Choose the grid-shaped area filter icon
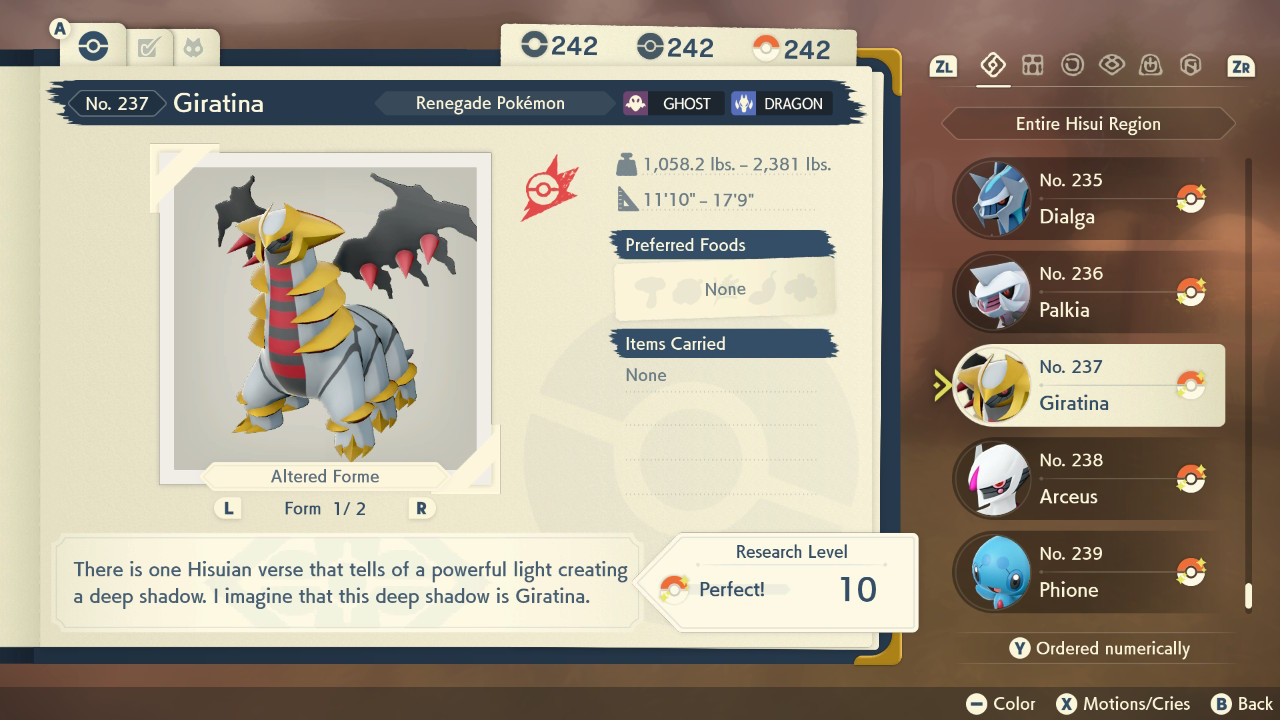Screen dimensions: 1280x720 pos(1033,66)
